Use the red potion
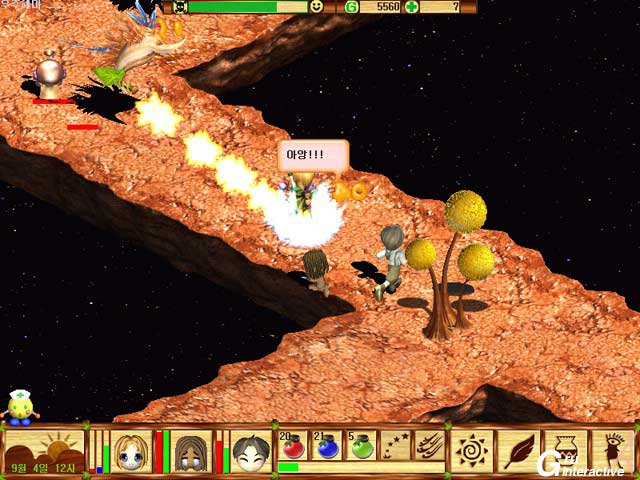Image resolution: width=640 pixels, height=480 pixels. (x=293, y=445)
